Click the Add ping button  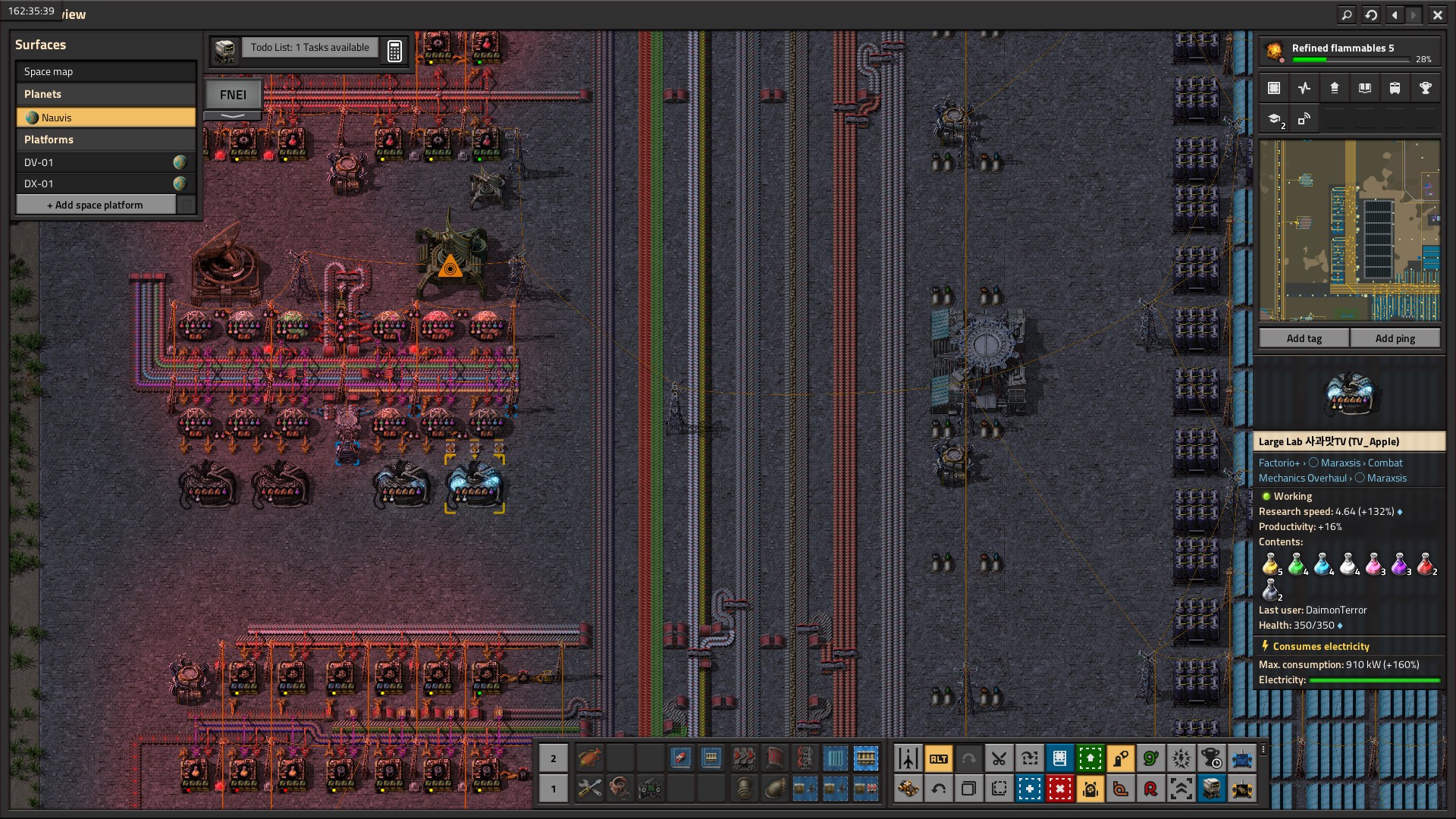click(1395, 338)
